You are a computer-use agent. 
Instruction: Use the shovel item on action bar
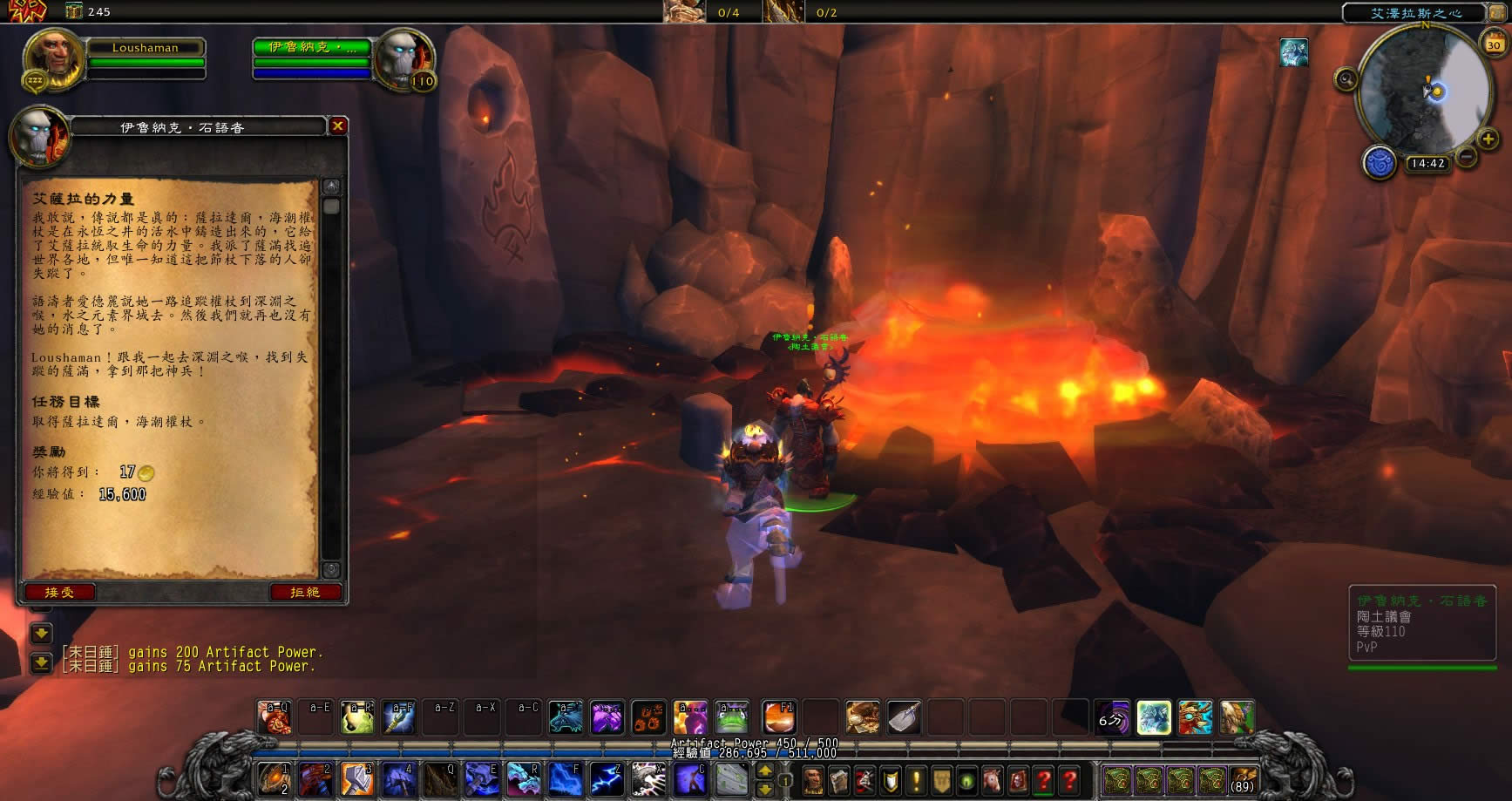(x=904, y=717)
